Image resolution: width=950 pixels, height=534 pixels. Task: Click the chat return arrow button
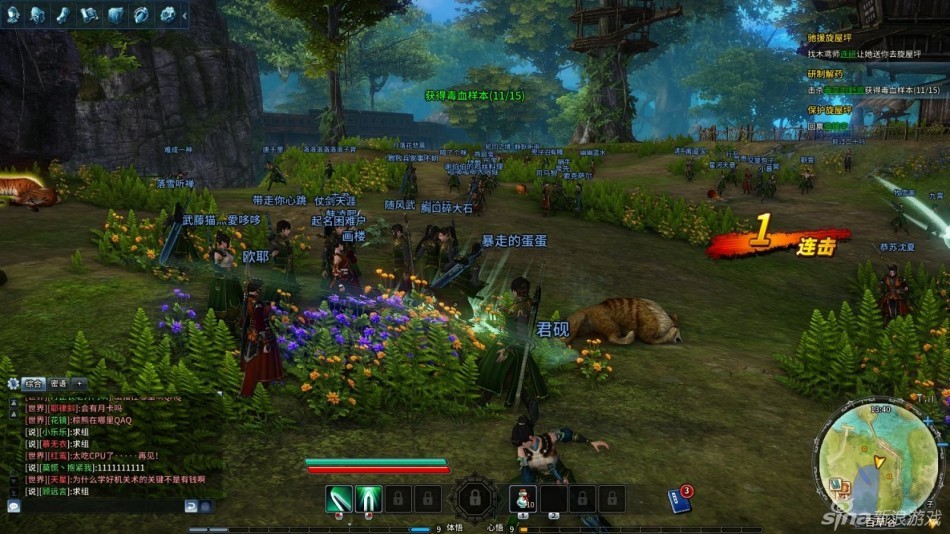click(x=190, y=506)
